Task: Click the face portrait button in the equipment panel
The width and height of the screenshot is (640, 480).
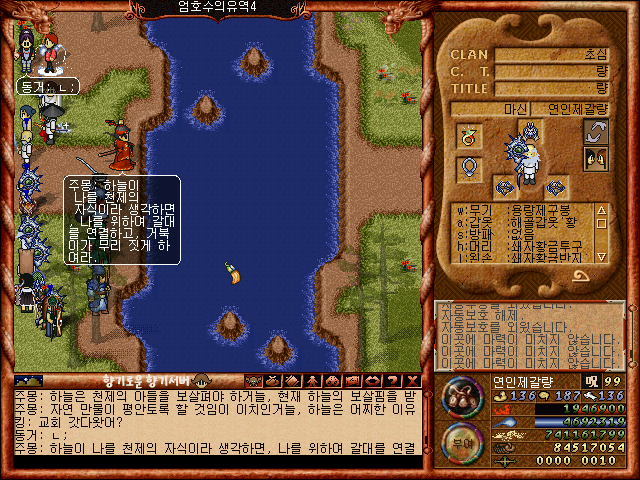Action: pyautogui.click(x=596, y=159)
